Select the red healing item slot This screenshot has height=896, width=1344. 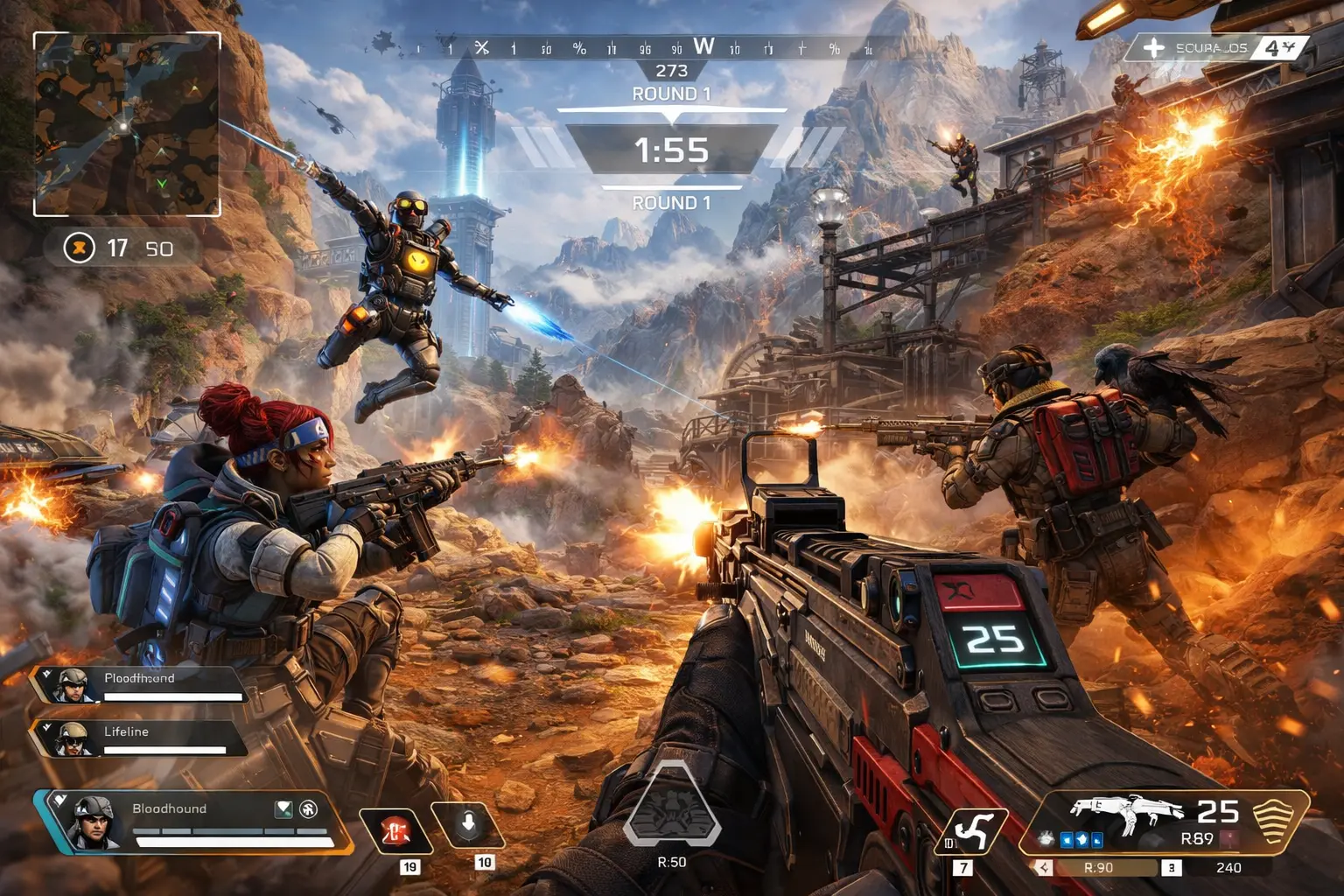pyautogui.click(x=396, y=830)
